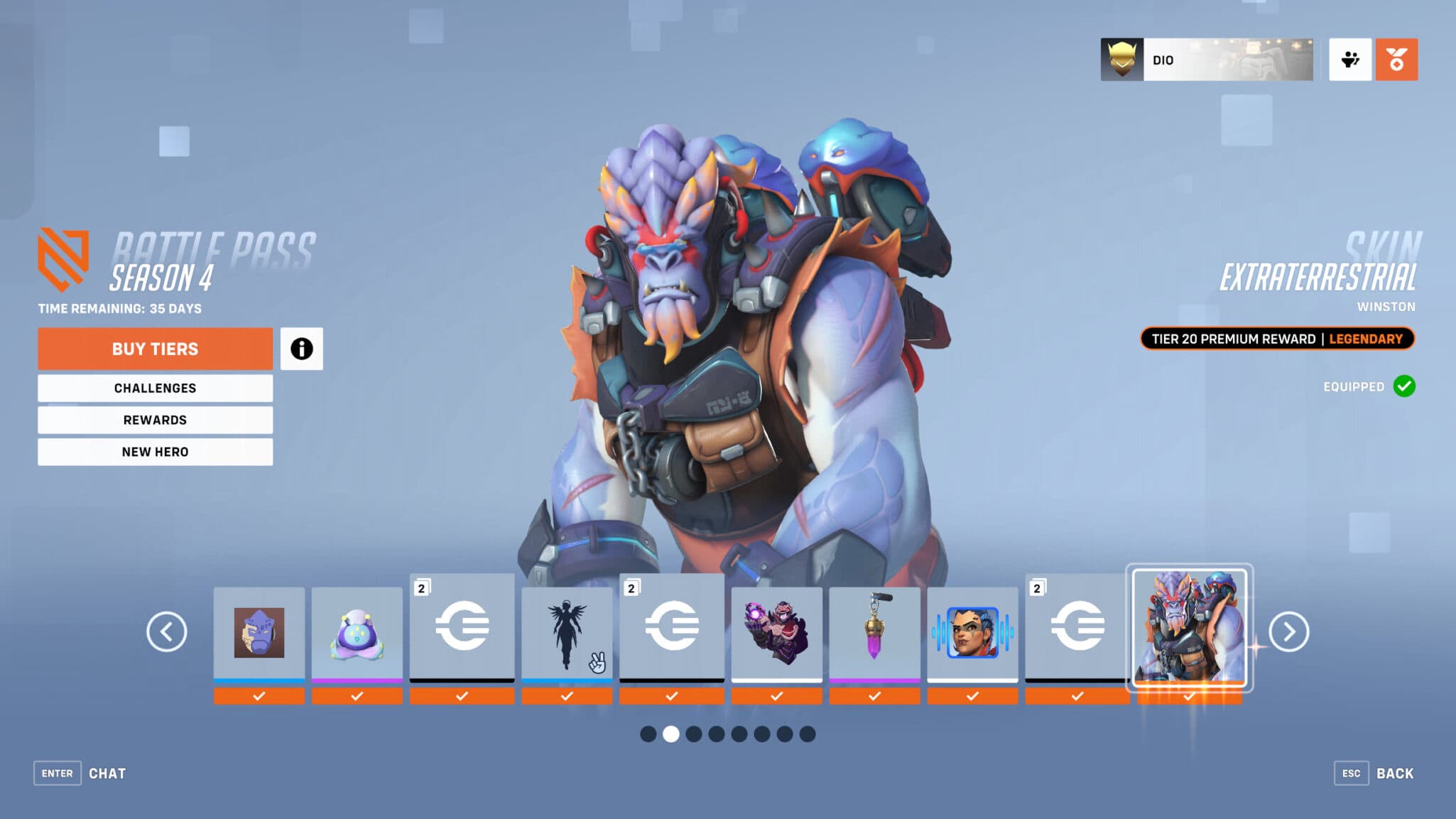Click the Junker Queen voice line reward

972,632
